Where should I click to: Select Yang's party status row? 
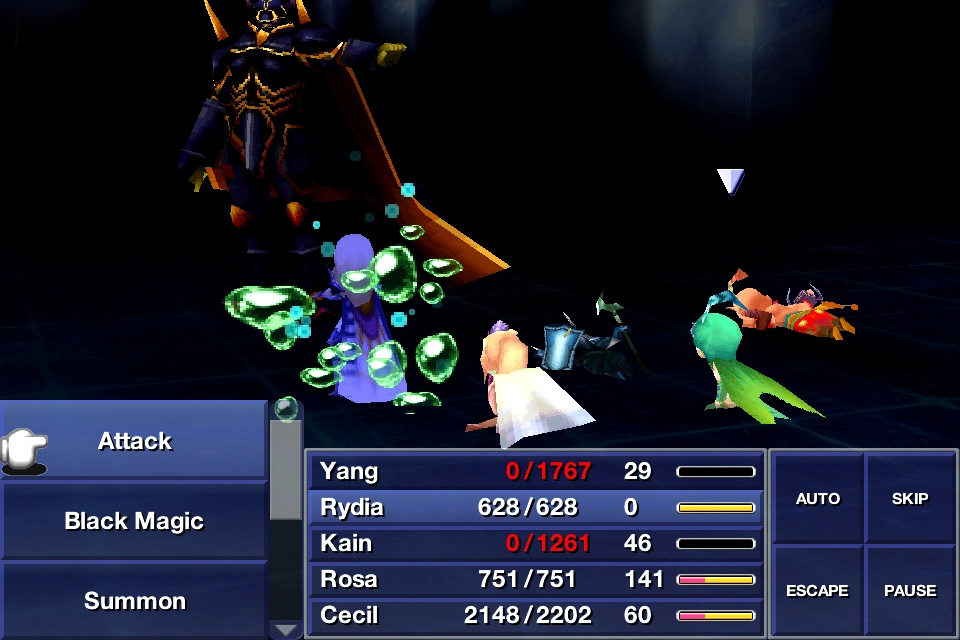point(536,471)
